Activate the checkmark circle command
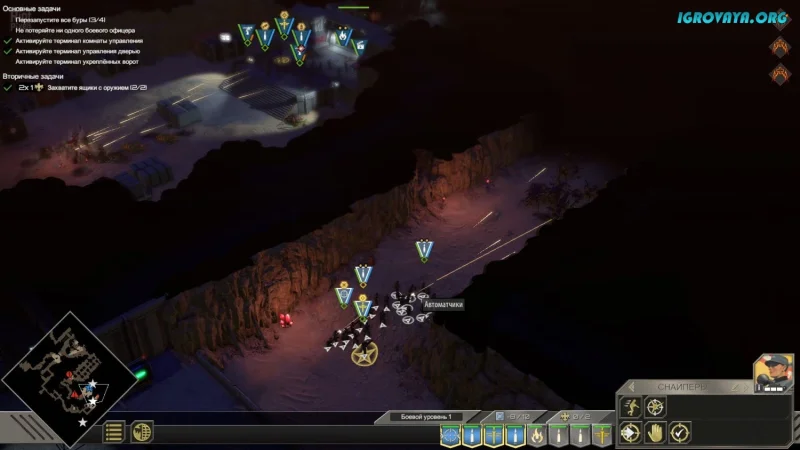 tap(680, 433)
